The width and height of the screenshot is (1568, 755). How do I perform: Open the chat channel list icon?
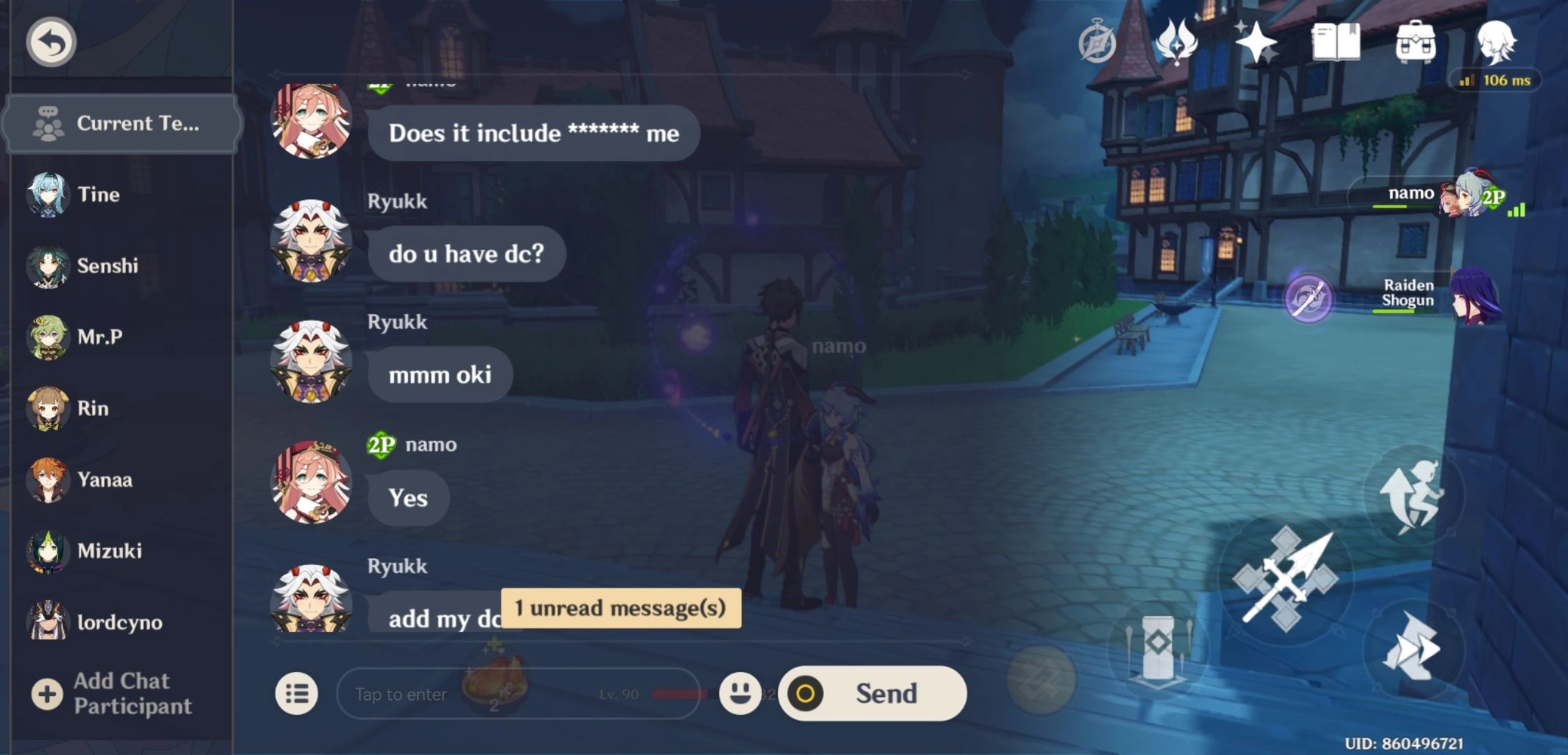point(296,693)
